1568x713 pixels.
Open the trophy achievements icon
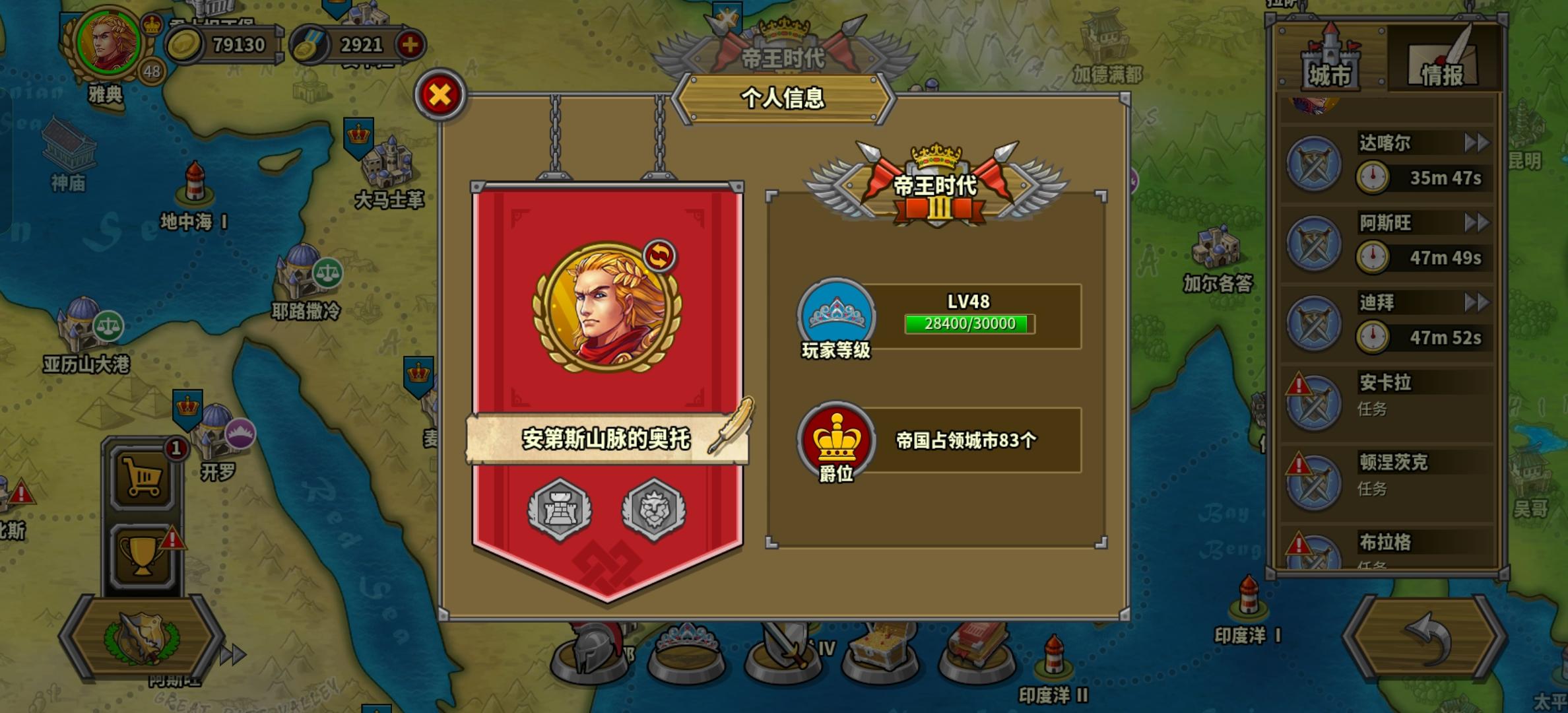144,555
